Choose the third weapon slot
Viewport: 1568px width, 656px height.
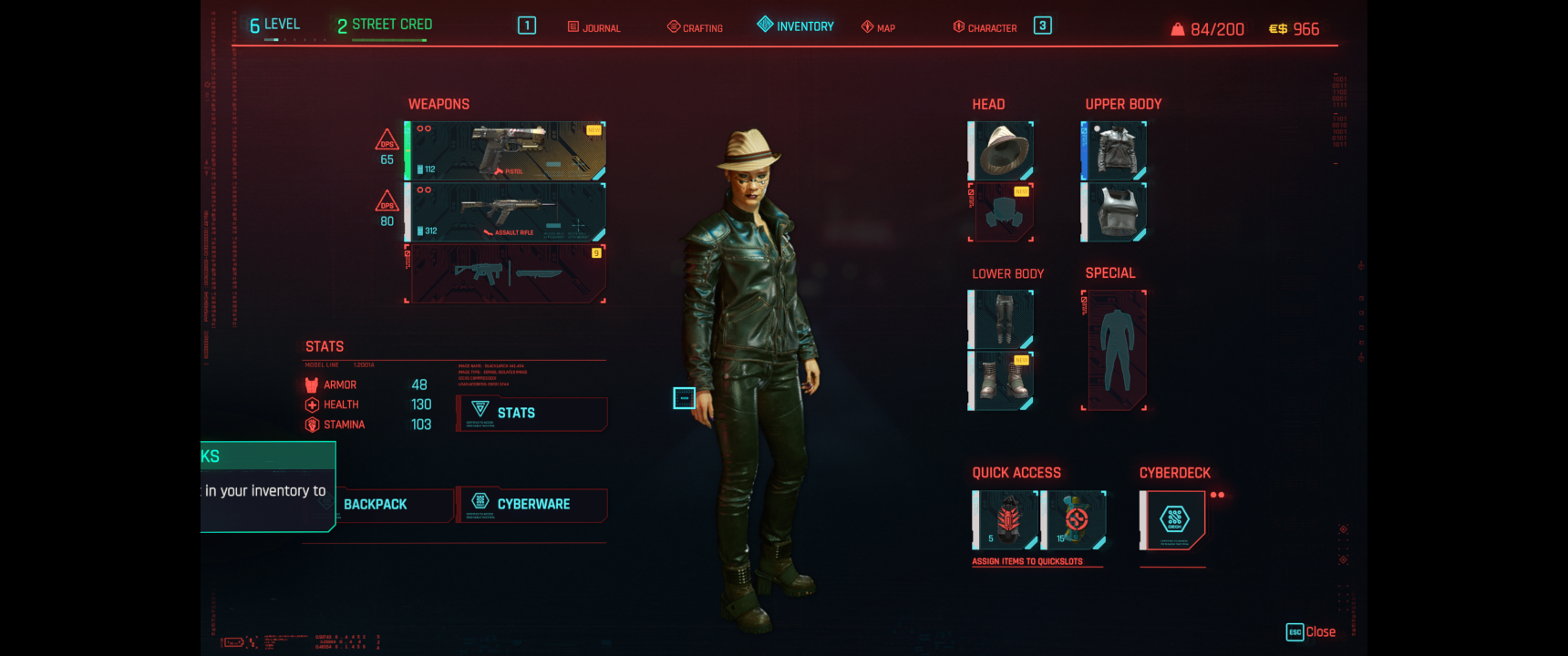pos(506,273)
